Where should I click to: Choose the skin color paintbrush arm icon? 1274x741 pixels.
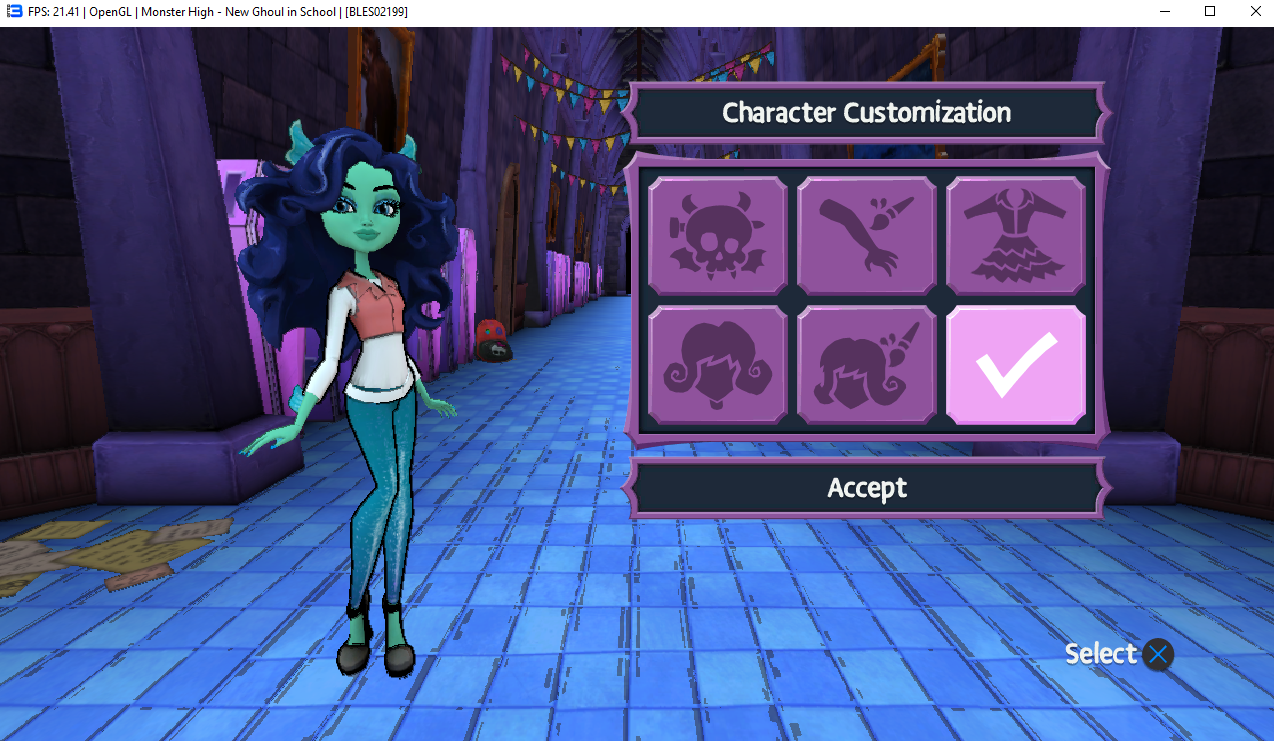point(866,236)
